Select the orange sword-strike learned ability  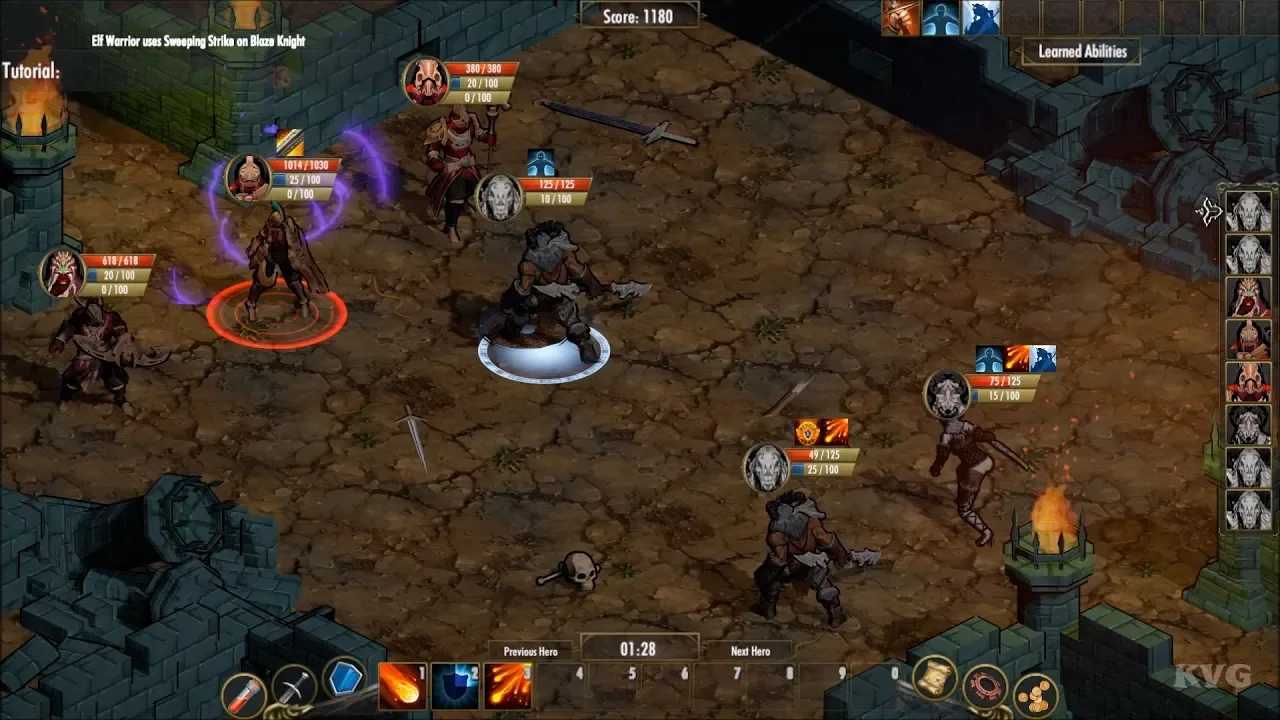tap(900, 18)
